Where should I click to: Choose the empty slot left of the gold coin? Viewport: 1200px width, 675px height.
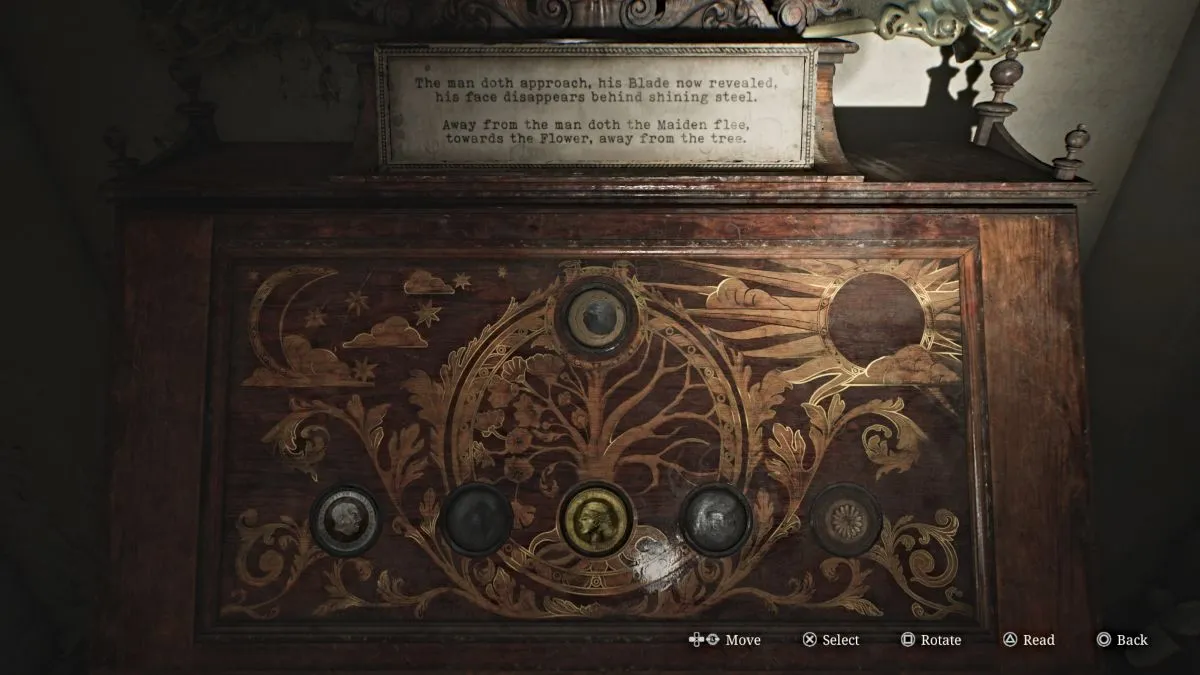pyautogui.click(x=477, y=519)
